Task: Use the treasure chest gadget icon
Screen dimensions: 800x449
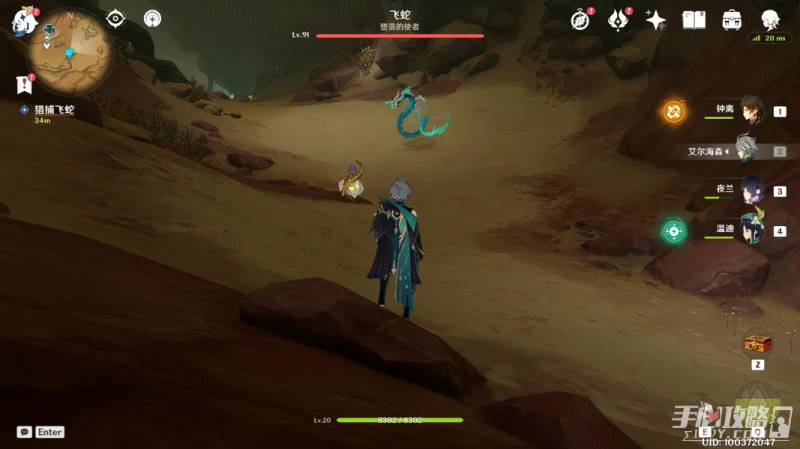Action: pyautogui.click(x=757, y=344)
